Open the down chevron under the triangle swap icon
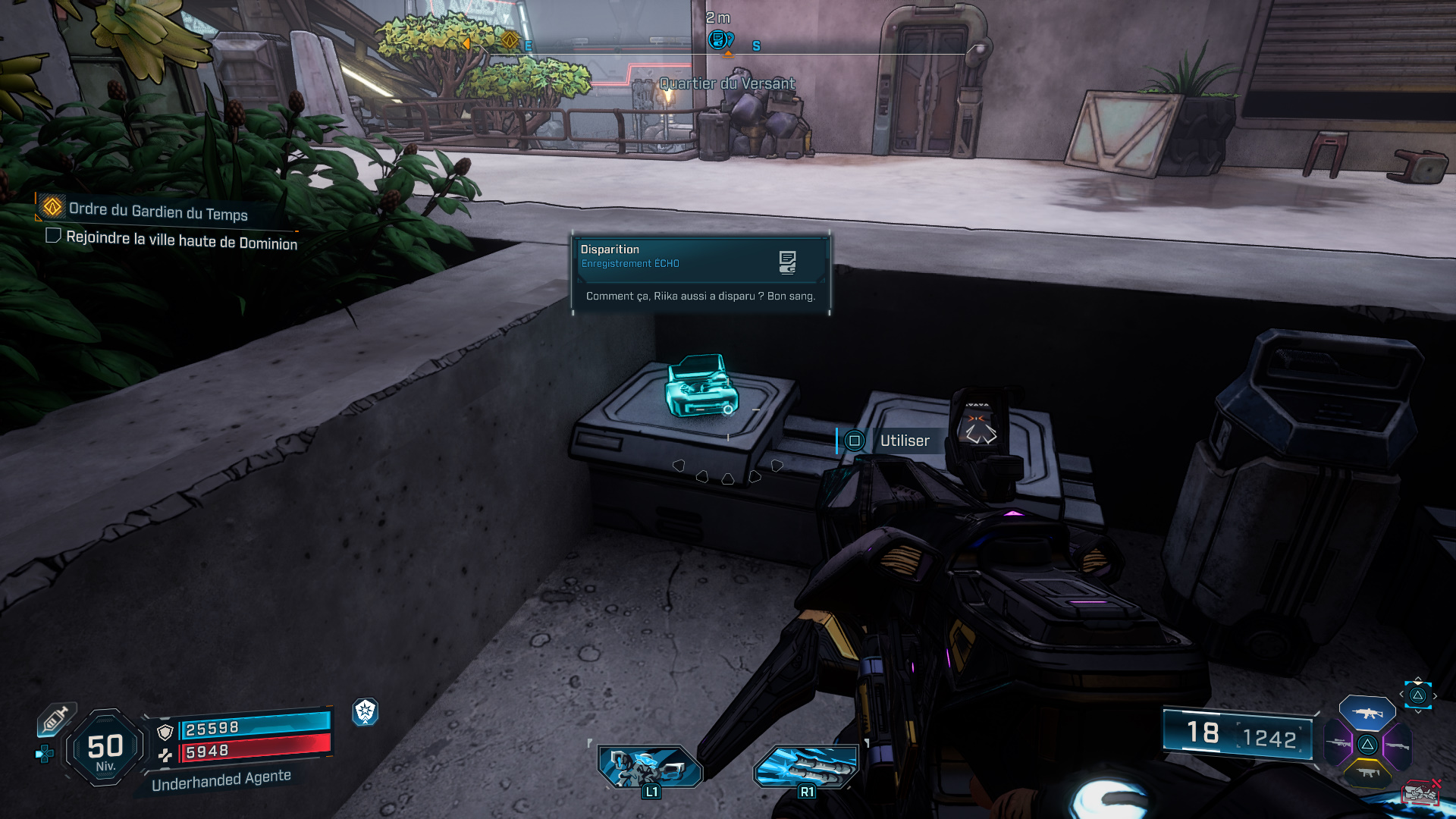This screenshot has width=1456, height=819. coord(1417,712)
